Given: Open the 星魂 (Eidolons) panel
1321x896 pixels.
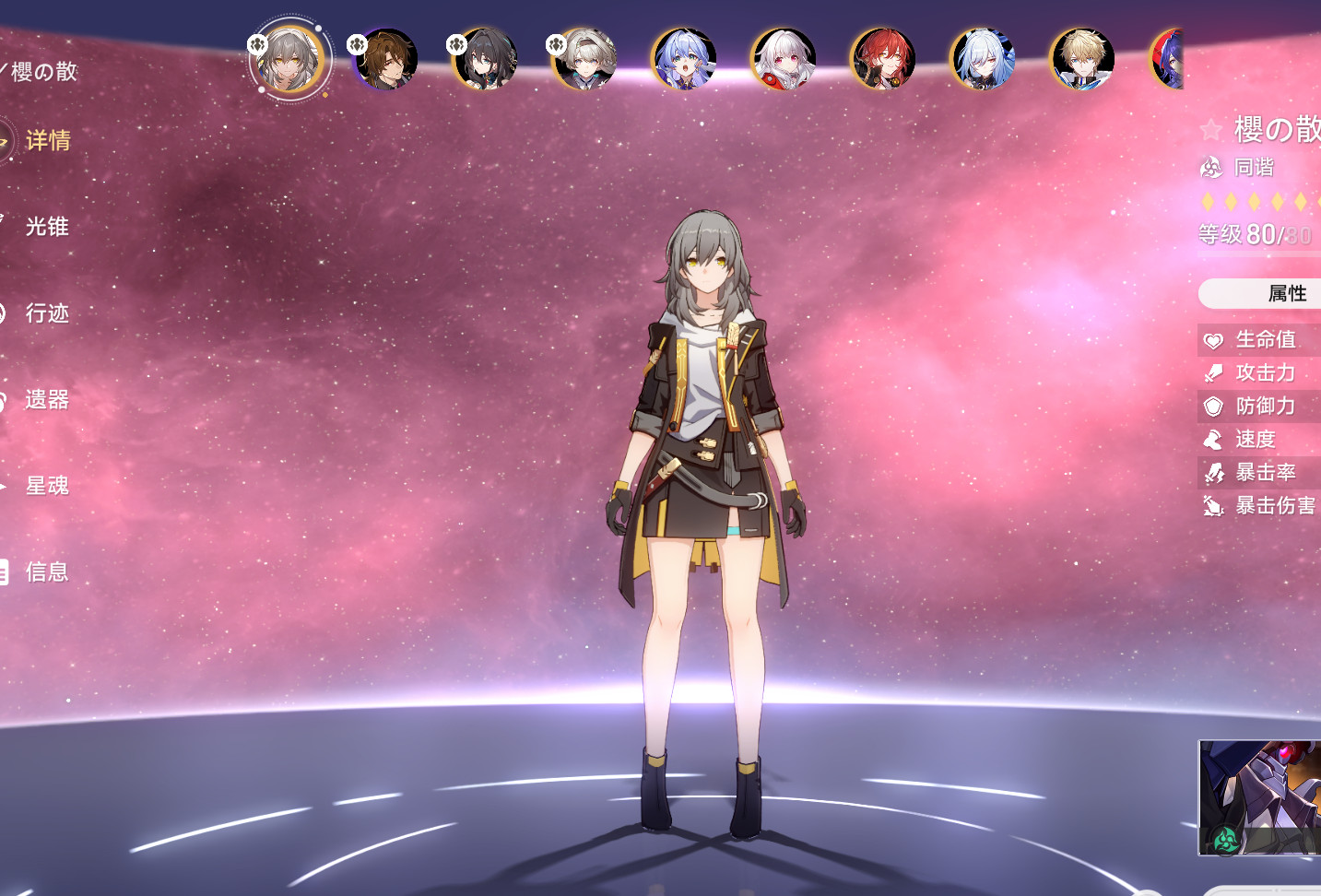Looking at the screenshot, I should point(47,486).
